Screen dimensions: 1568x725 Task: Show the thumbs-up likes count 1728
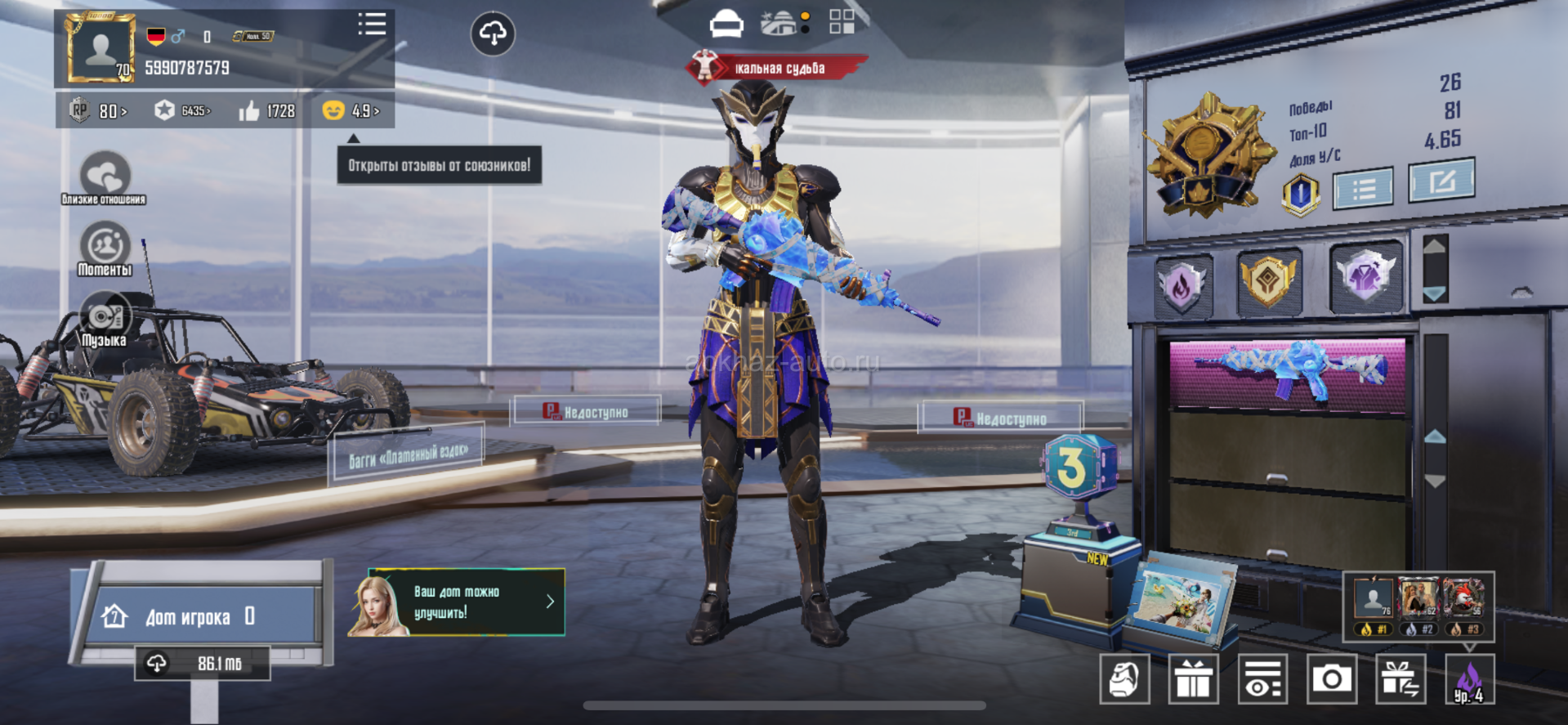266,110
